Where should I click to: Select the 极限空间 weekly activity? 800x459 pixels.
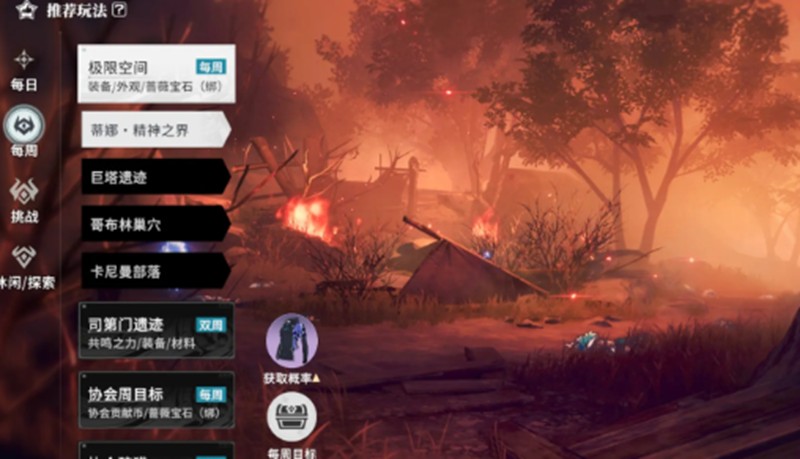[156, 74]
